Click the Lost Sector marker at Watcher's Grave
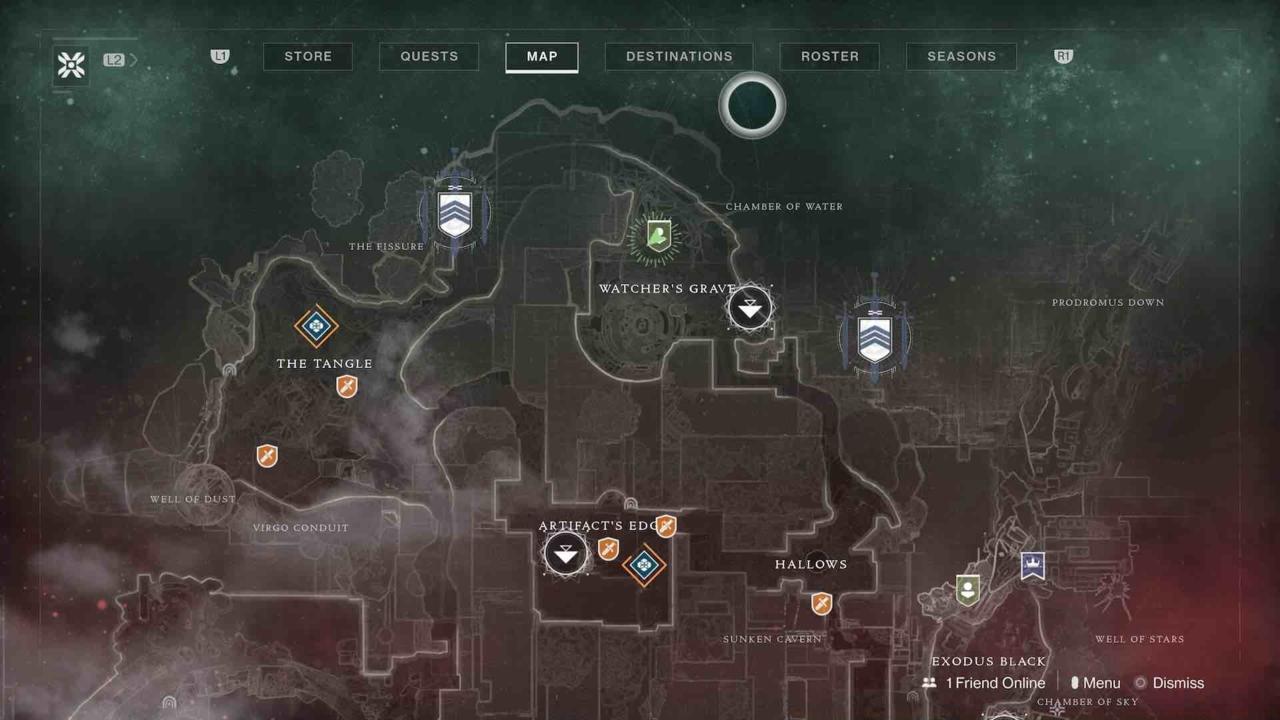The height and width of the screenshot is (720, 1280). point(750,307)
